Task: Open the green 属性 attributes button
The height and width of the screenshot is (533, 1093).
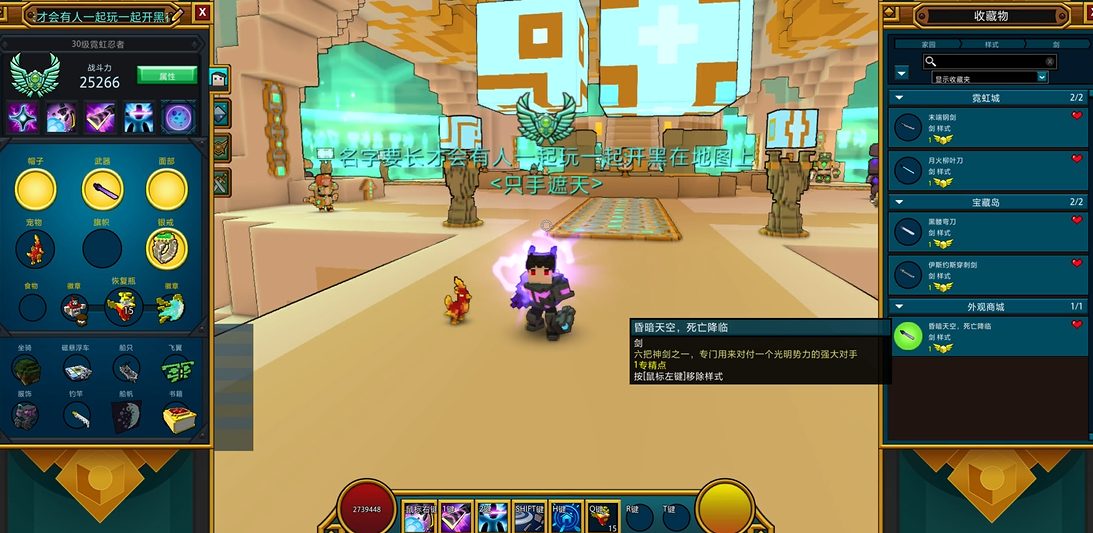Action: pos(166,76)
